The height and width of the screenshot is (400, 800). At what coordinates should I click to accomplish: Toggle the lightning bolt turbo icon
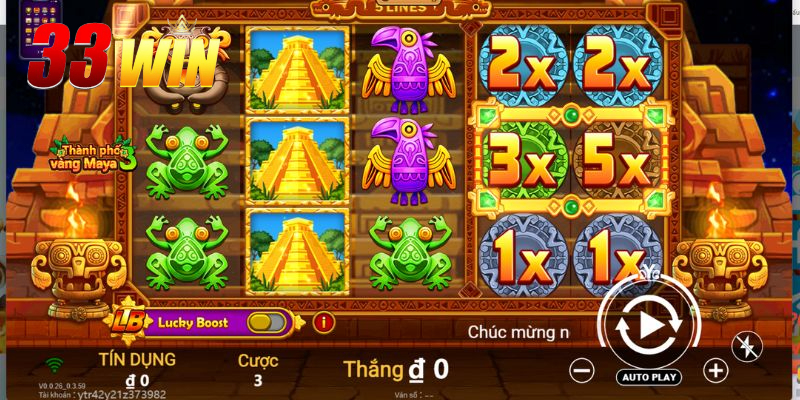click(747, 346)
